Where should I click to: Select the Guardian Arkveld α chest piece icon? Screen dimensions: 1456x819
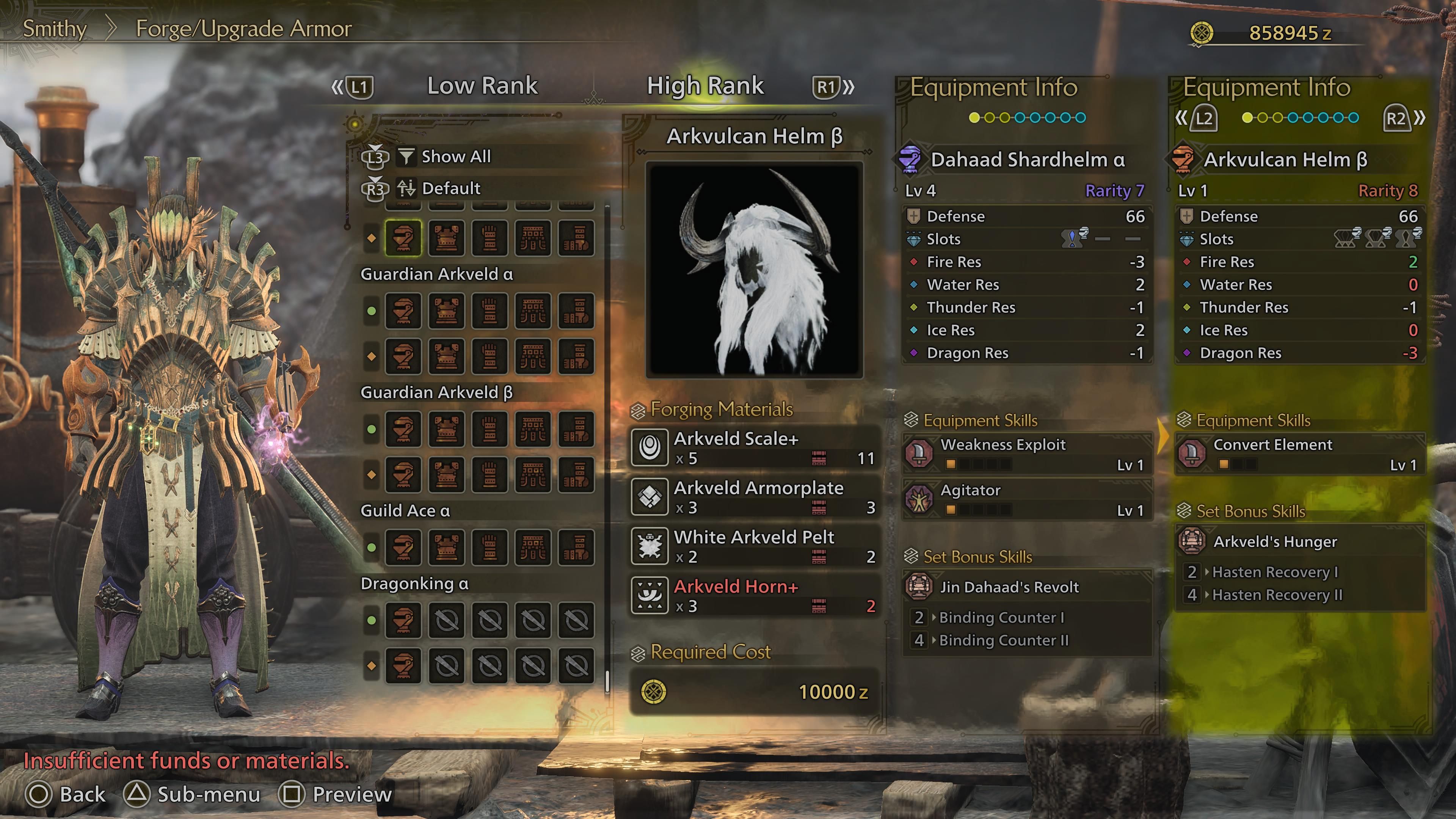(x=447, y=311)
